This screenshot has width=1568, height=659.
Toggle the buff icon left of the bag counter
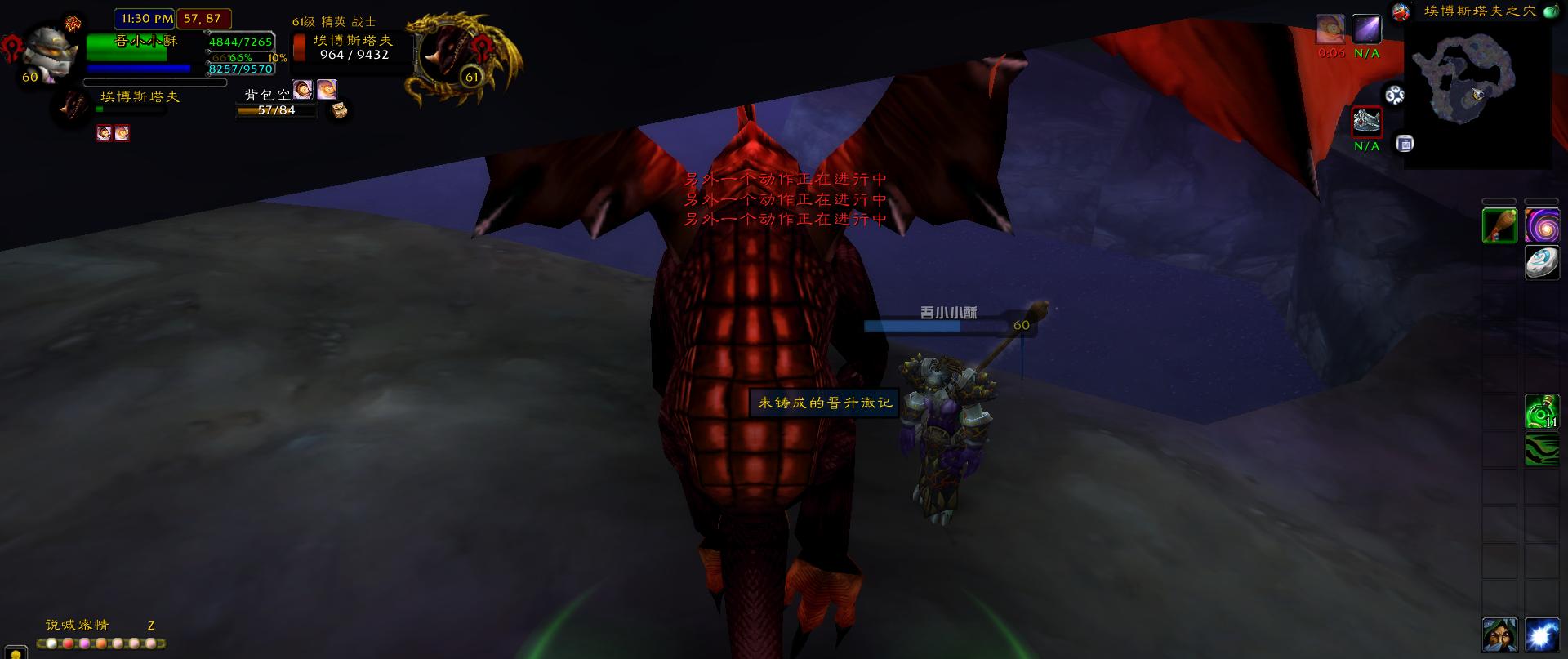pyautogui.click(x=303, y=91)
